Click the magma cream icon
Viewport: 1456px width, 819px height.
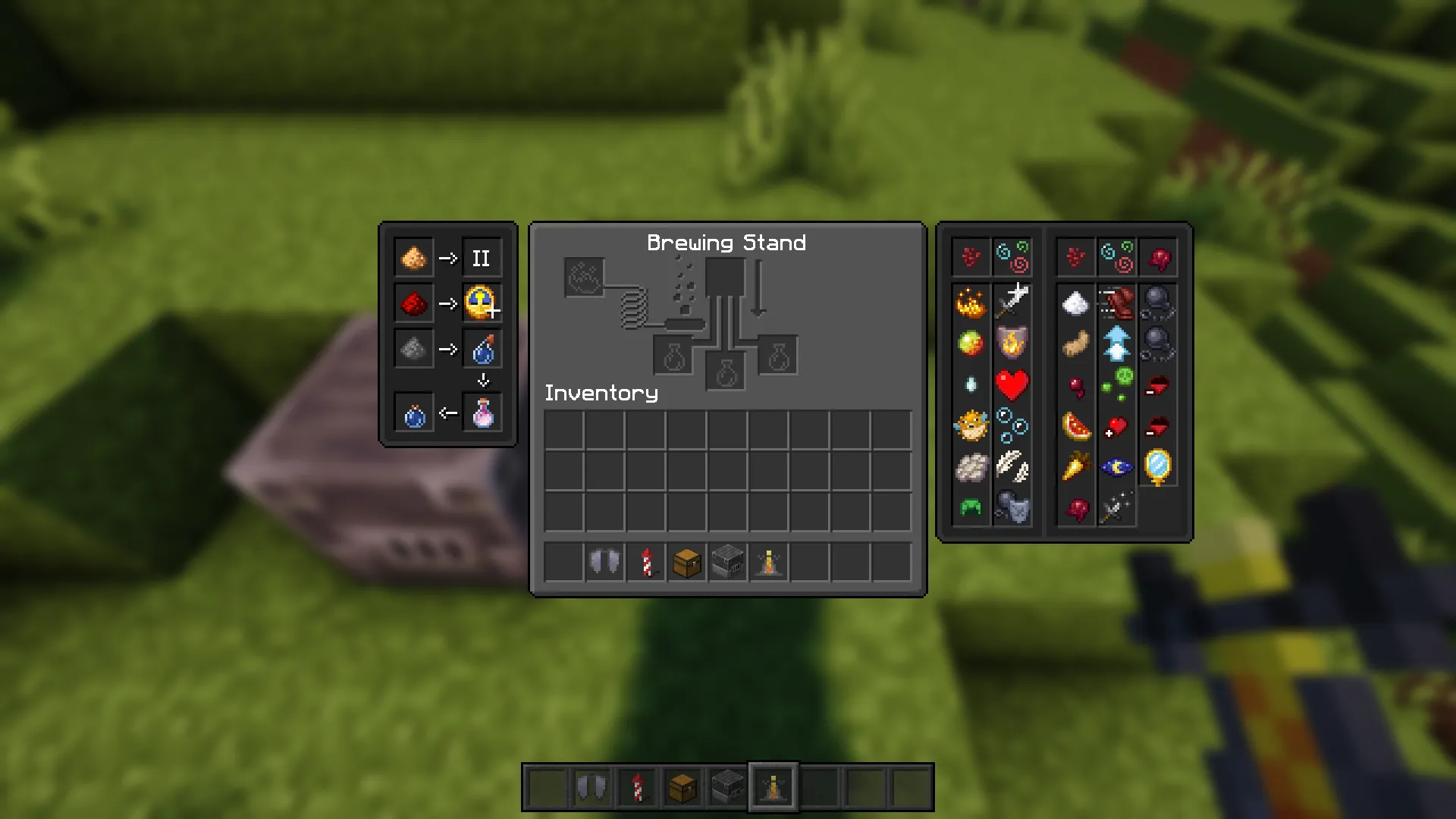click(x=971, y=344)
